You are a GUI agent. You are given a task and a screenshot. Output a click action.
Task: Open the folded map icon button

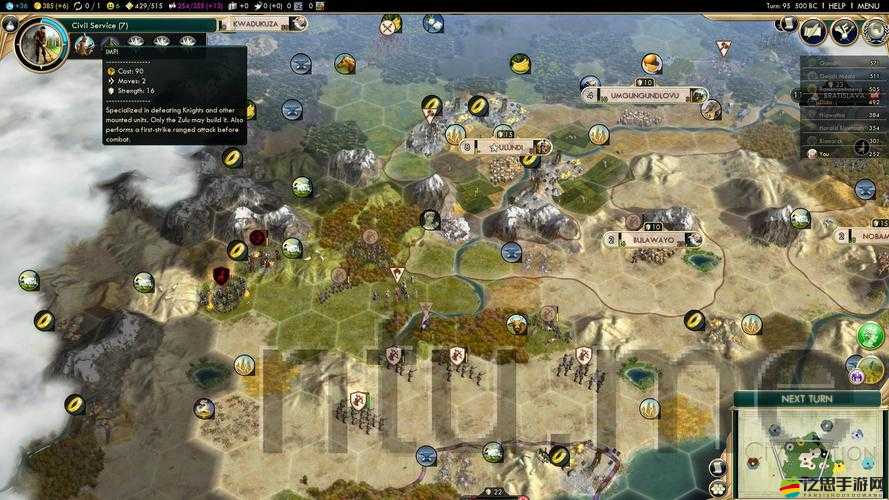pos(813,32)
